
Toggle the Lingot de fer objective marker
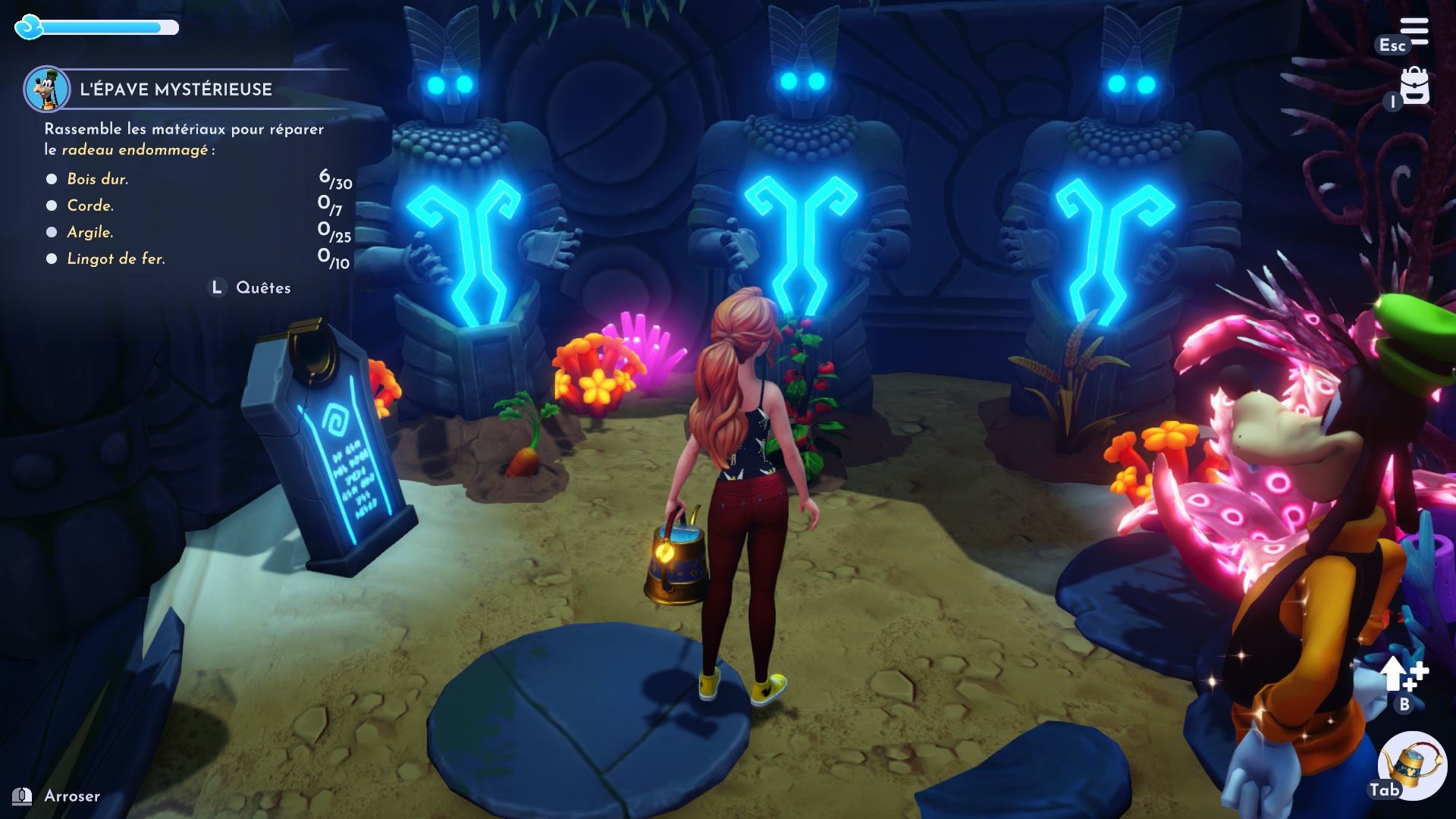pyautogui.click(x=51, y=259)
